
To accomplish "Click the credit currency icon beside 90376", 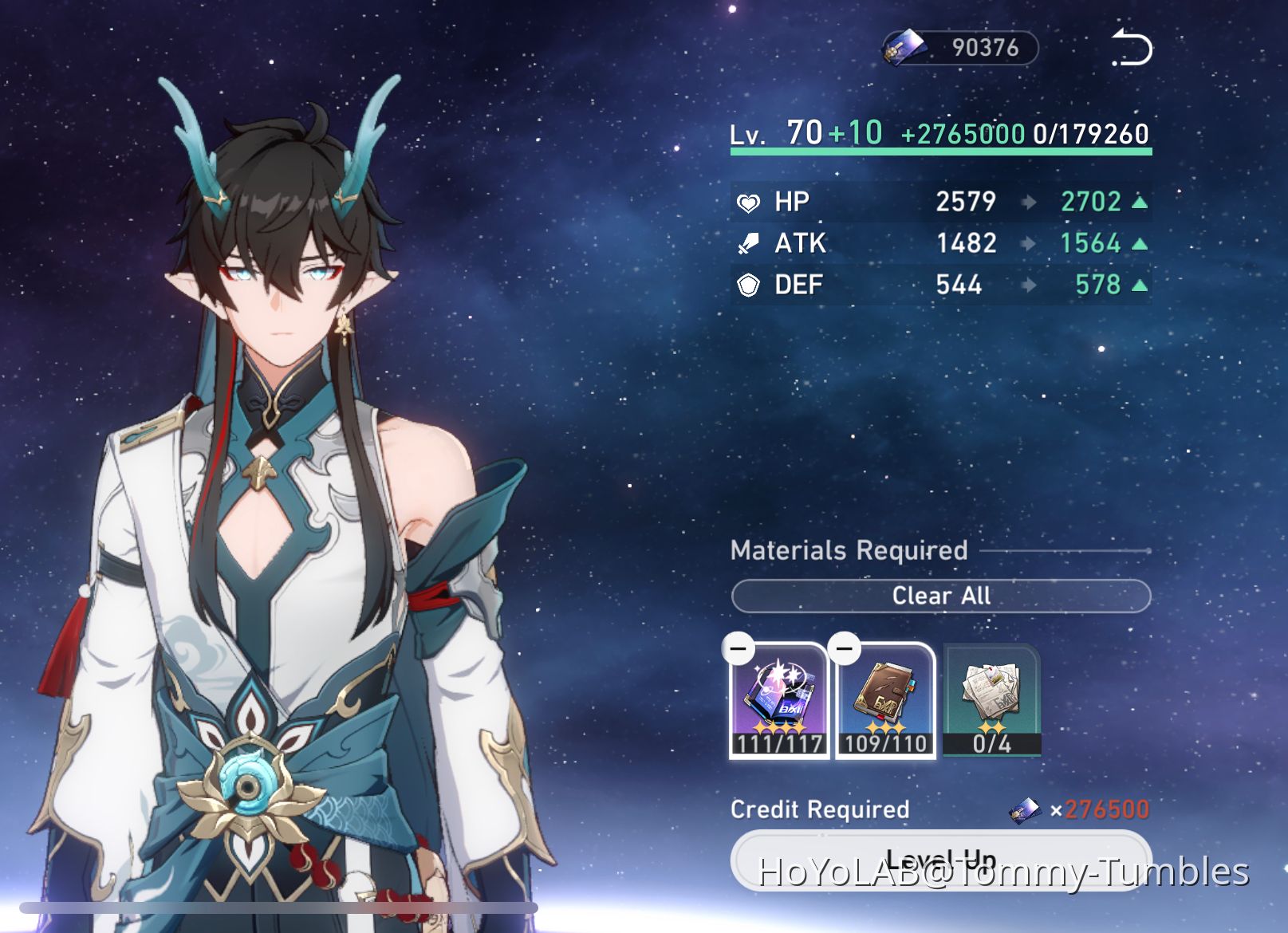I will click(x=905, y=45).
